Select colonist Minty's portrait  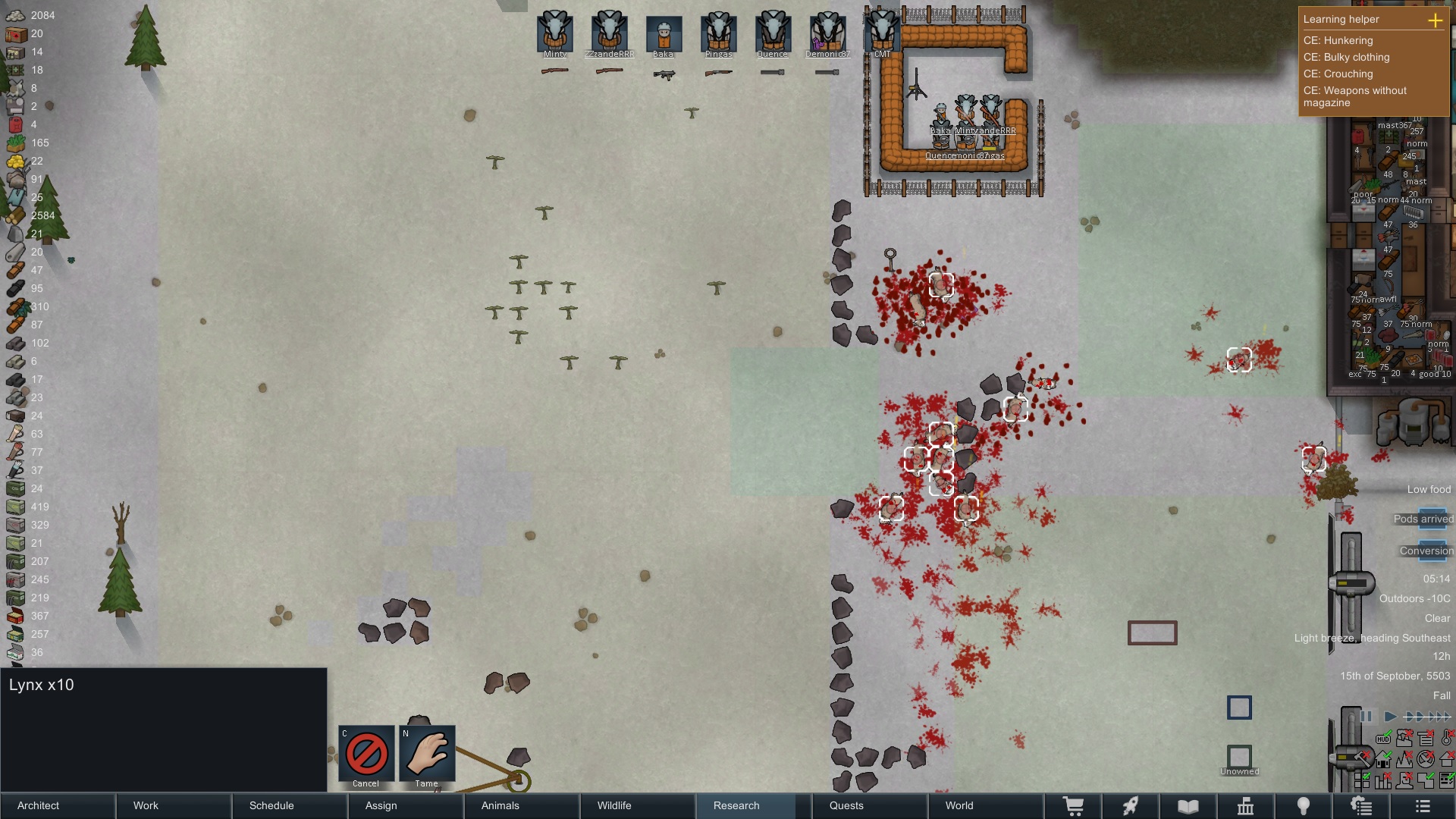pos(554,34)
